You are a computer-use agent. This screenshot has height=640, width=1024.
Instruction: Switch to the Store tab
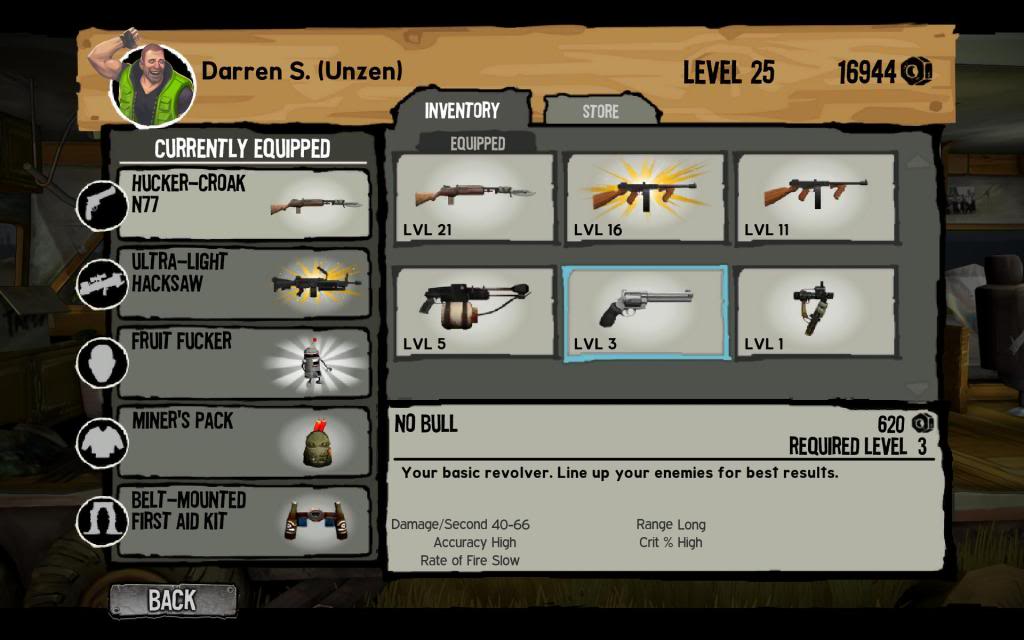tap(600, 111)
